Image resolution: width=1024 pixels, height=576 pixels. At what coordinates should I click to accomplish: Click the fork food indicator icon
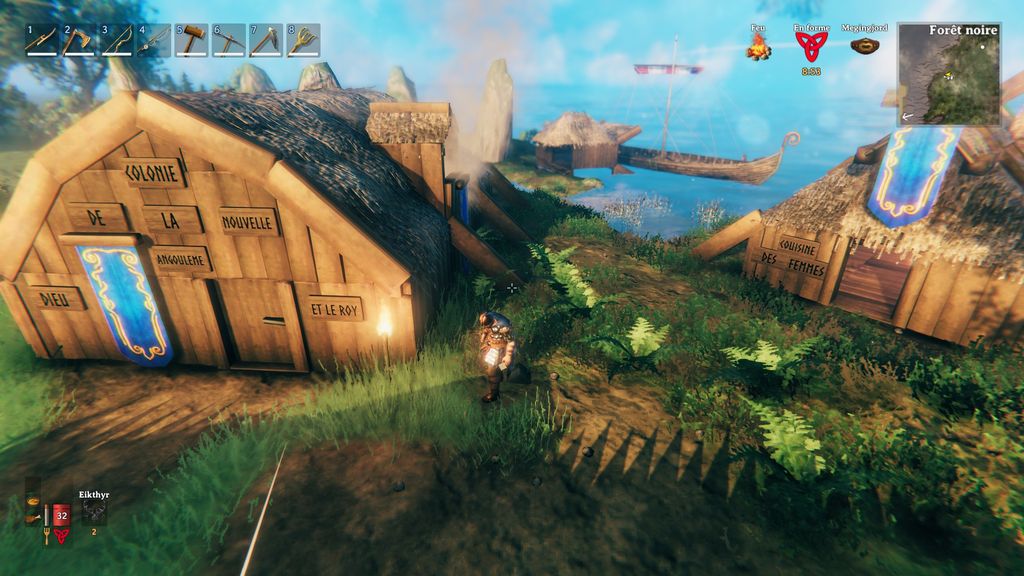click(x=46, y=535)
